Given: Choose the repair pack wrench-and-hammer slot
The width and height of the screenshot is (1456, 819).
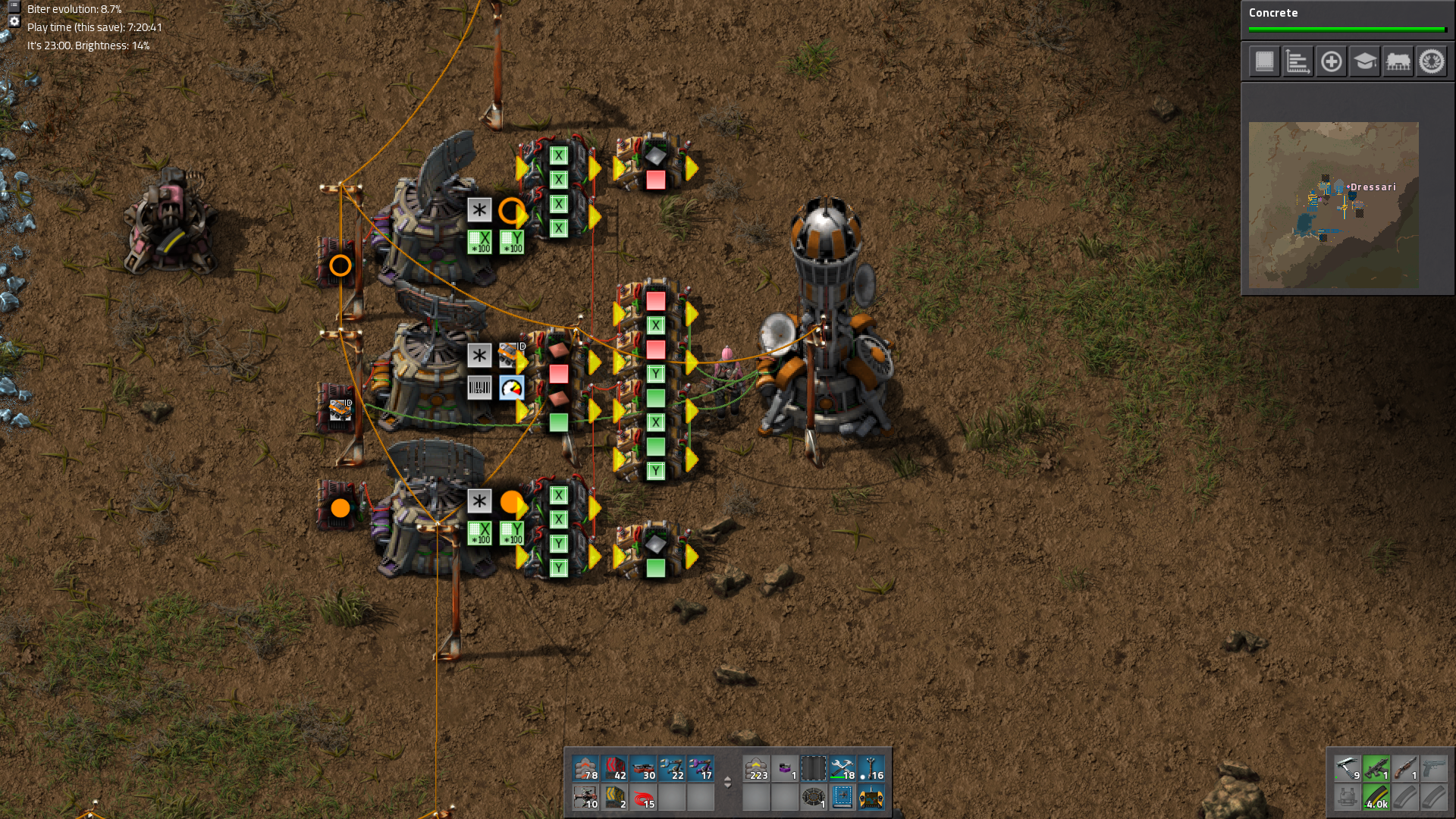Looking at the screenshot, I should coord(843,768).
